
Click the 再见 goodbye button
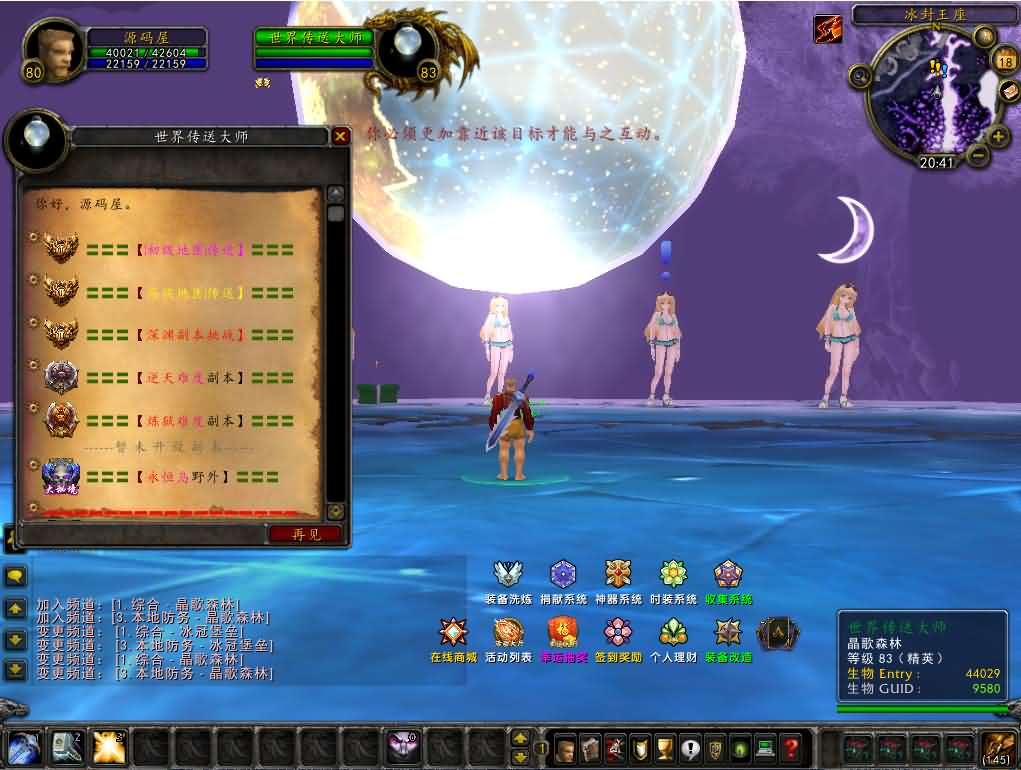click(x=306, y=534)
